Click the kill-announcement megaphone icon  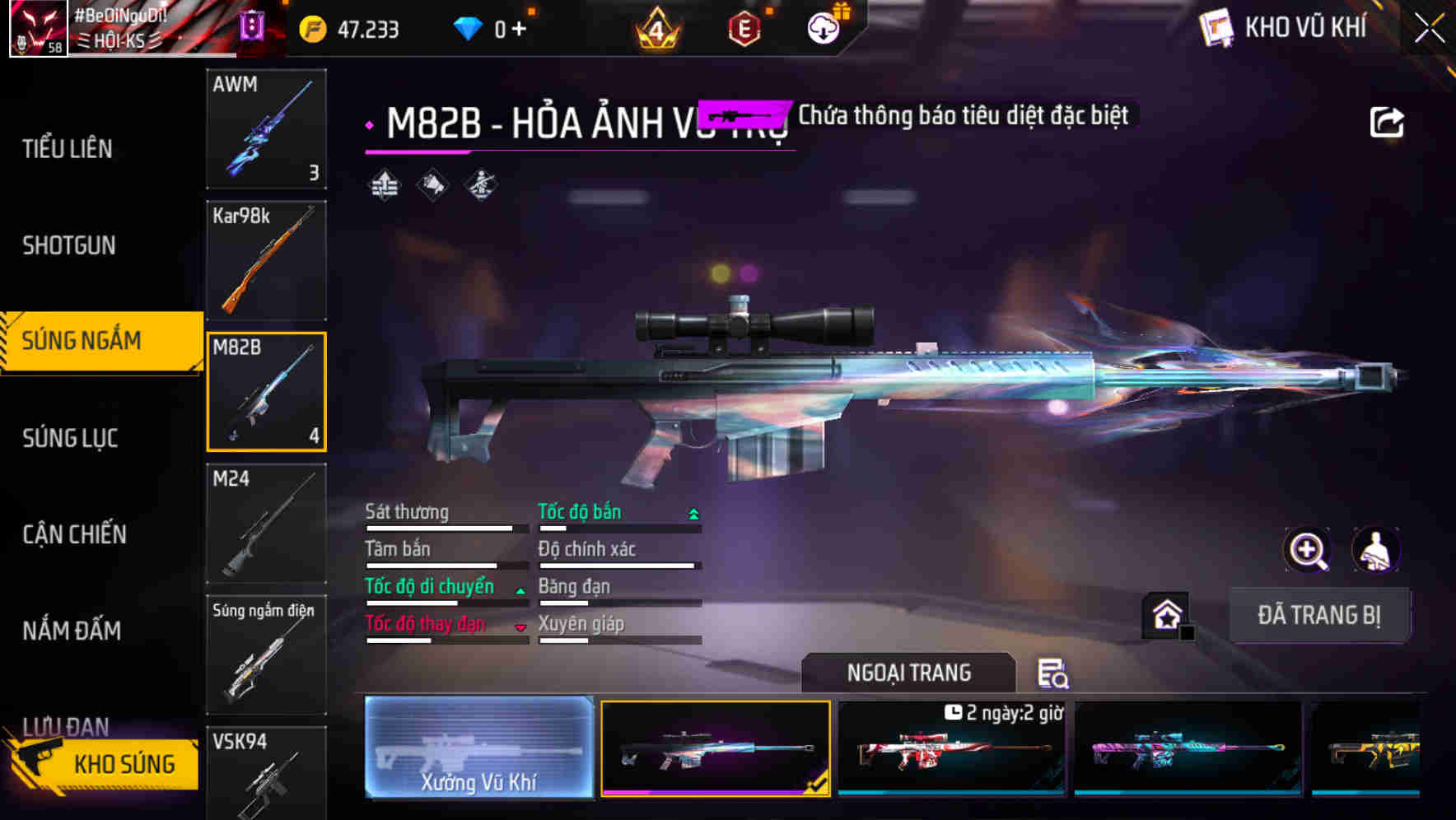point(432,186)
